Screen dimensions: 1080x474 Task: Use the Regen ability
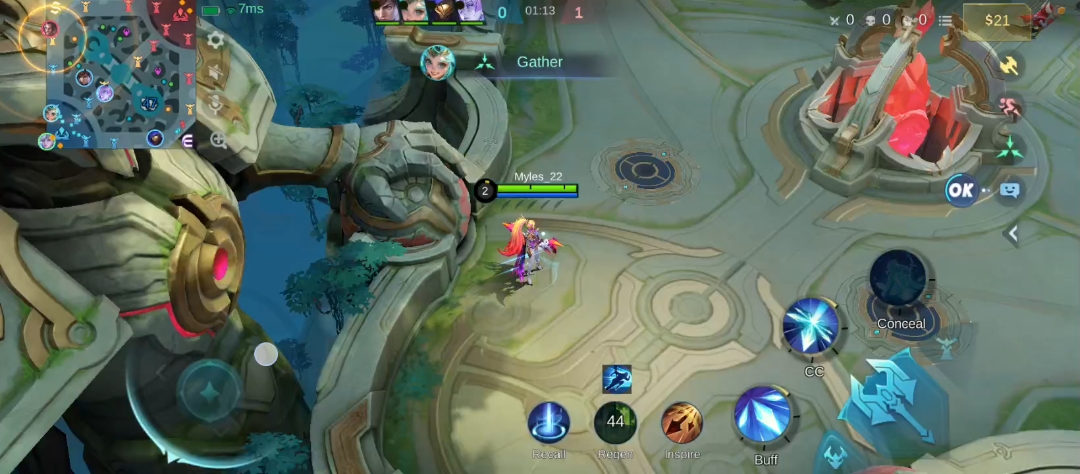615,423
